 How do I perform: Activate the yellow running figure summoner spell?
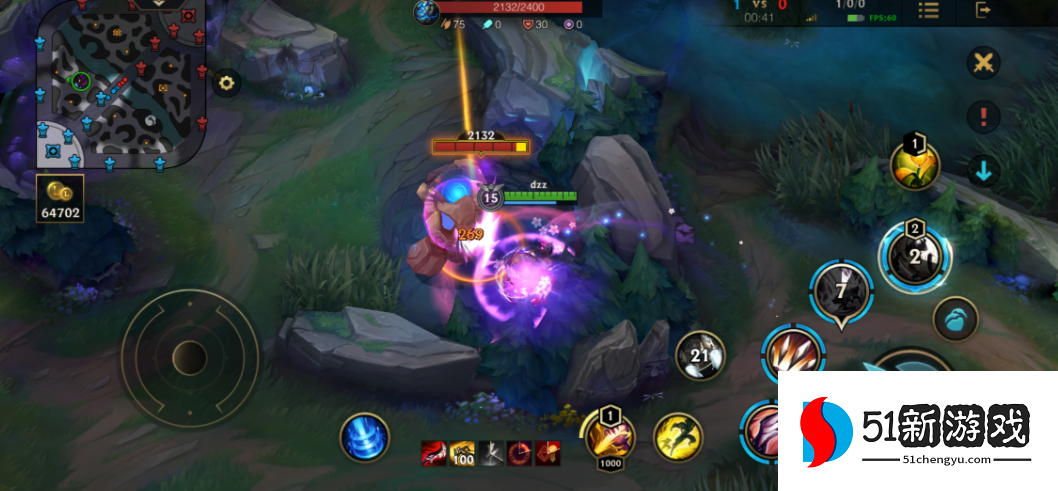click(x=678, y=438)
